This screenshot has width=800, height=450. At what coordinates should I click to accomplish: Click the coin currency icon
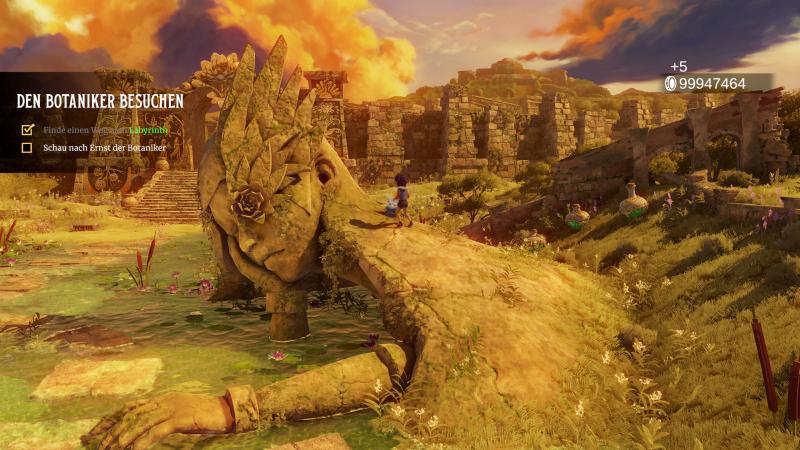click(x=670, y=84)
